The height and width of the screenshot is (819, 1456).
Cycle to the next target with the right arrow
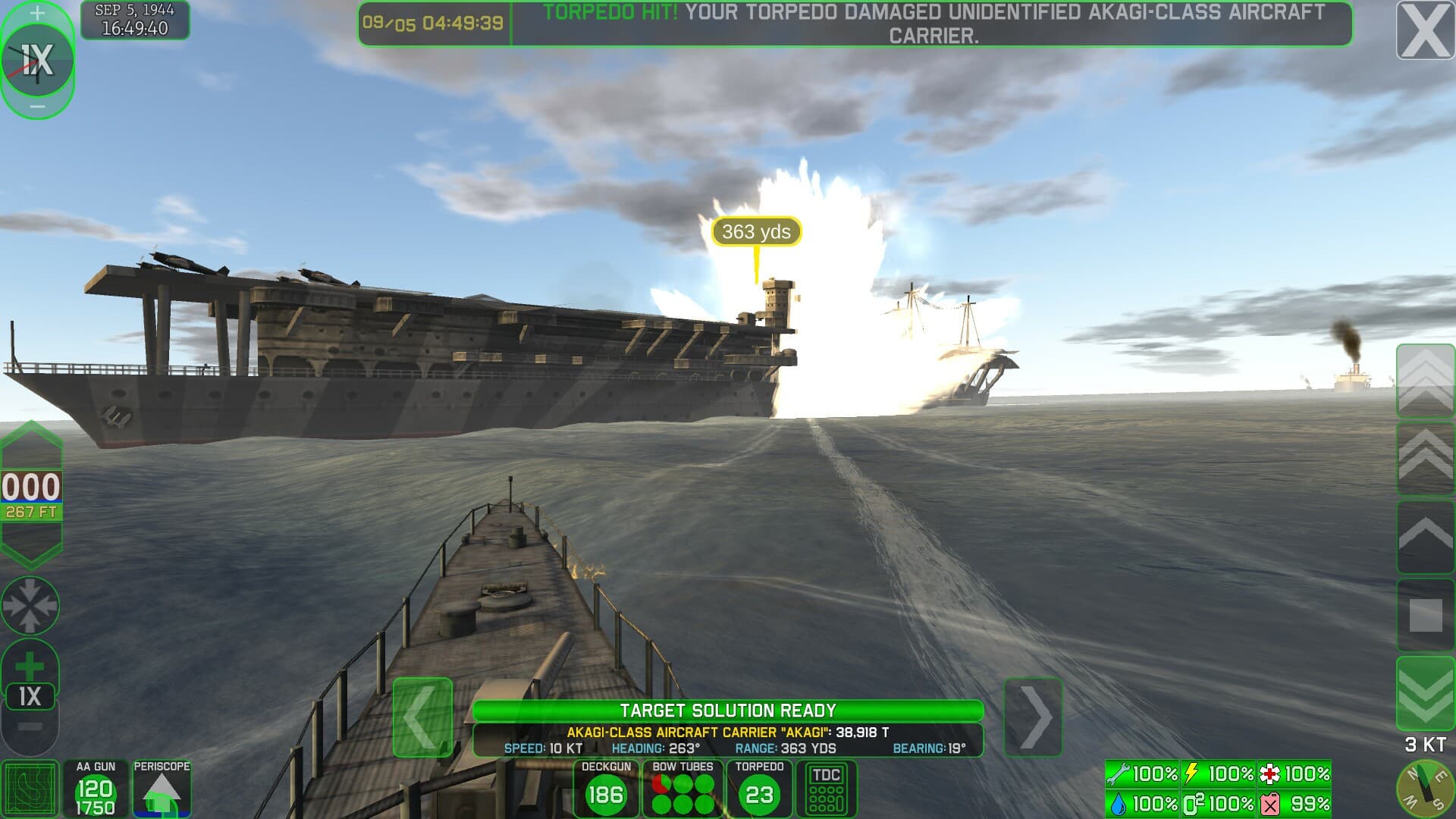[1033, 717]
